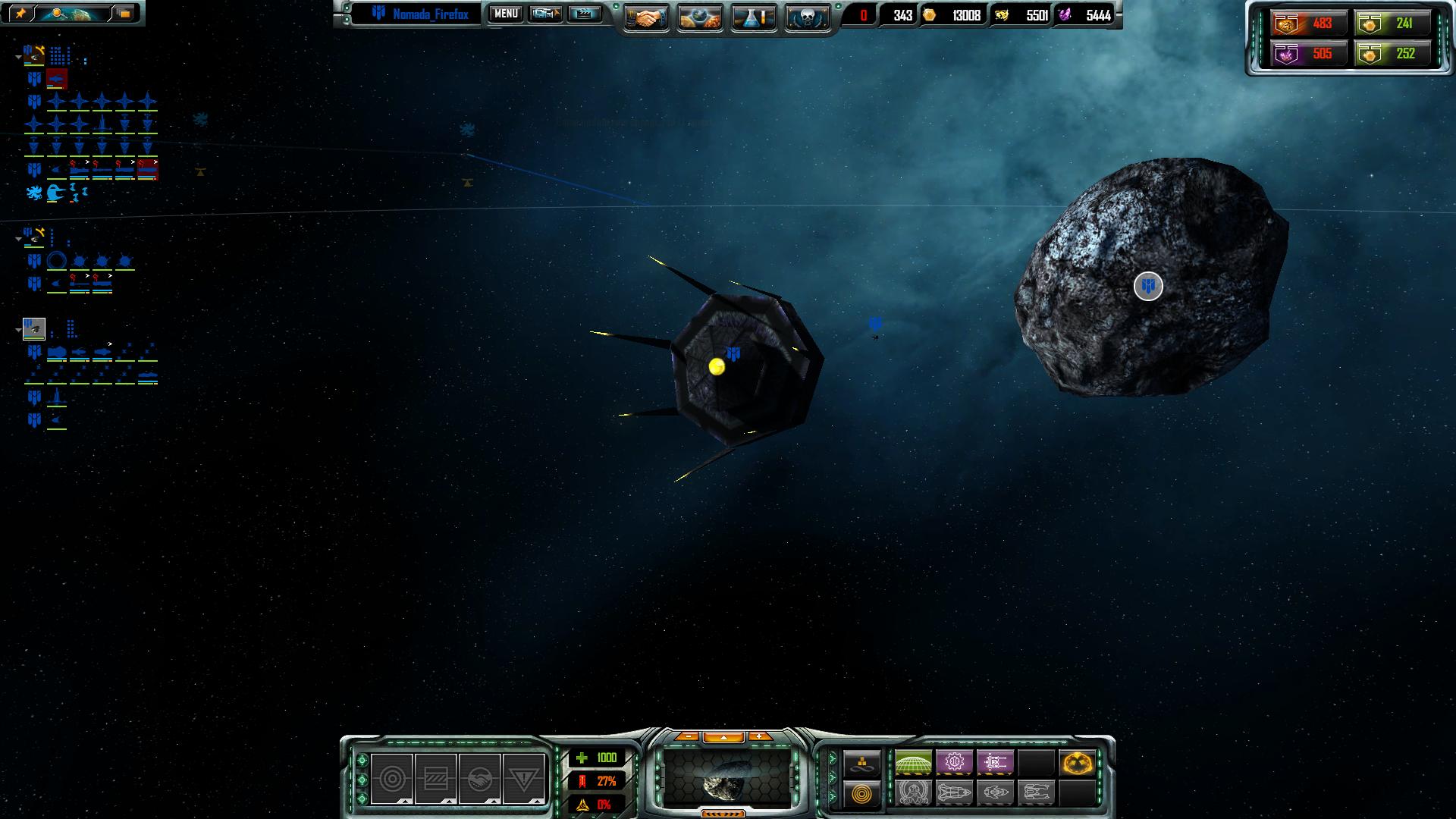The height and width of the screenshot is (819, 1456).
Task: Open the diplomacy handshake screen
Action: (645, 17)
